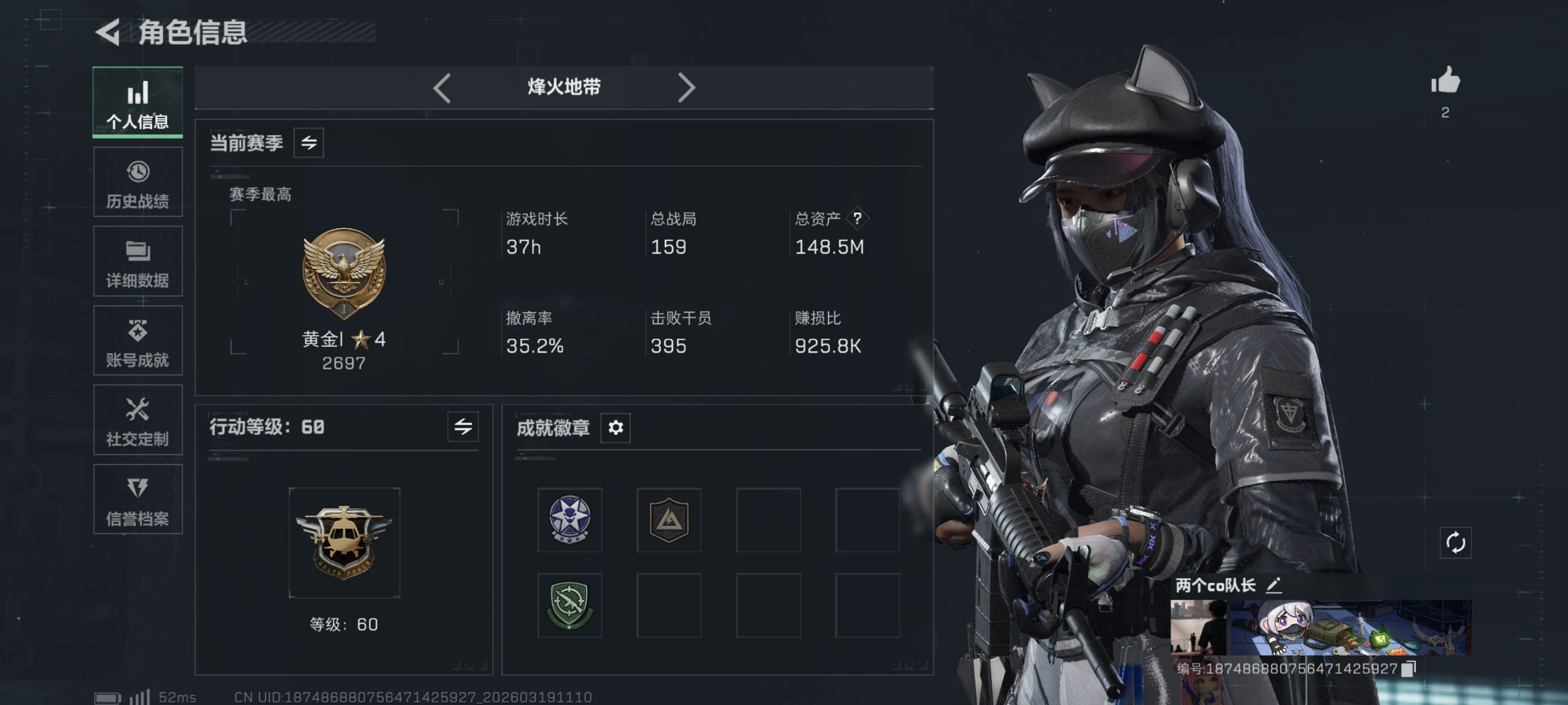The height and width of the screenshot is (705, 1568).
Task: Toggle the 行动等级 display switcher
Action: [x=464, y=427]
